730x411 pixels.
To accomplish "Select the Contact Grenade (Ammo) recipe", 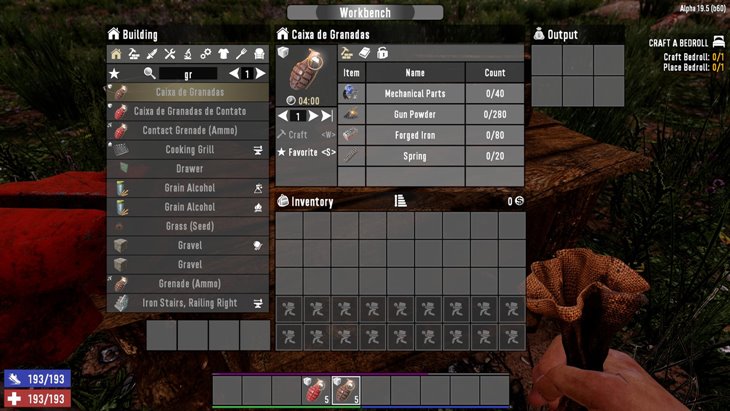I will [189, 130].
